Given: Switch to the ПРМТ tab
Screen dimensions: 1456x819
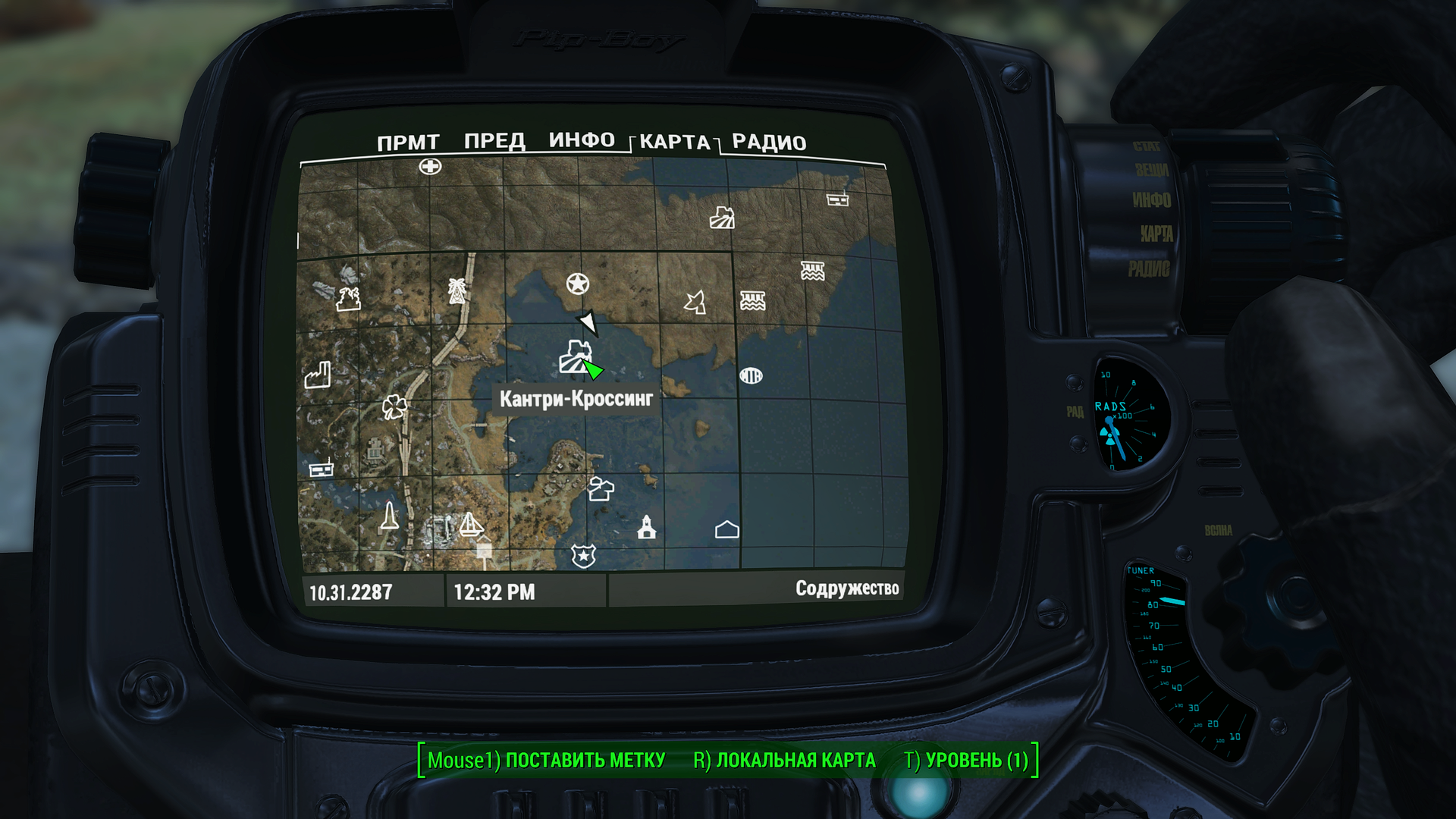Looking at the screenshot, I should pos(408,143).
